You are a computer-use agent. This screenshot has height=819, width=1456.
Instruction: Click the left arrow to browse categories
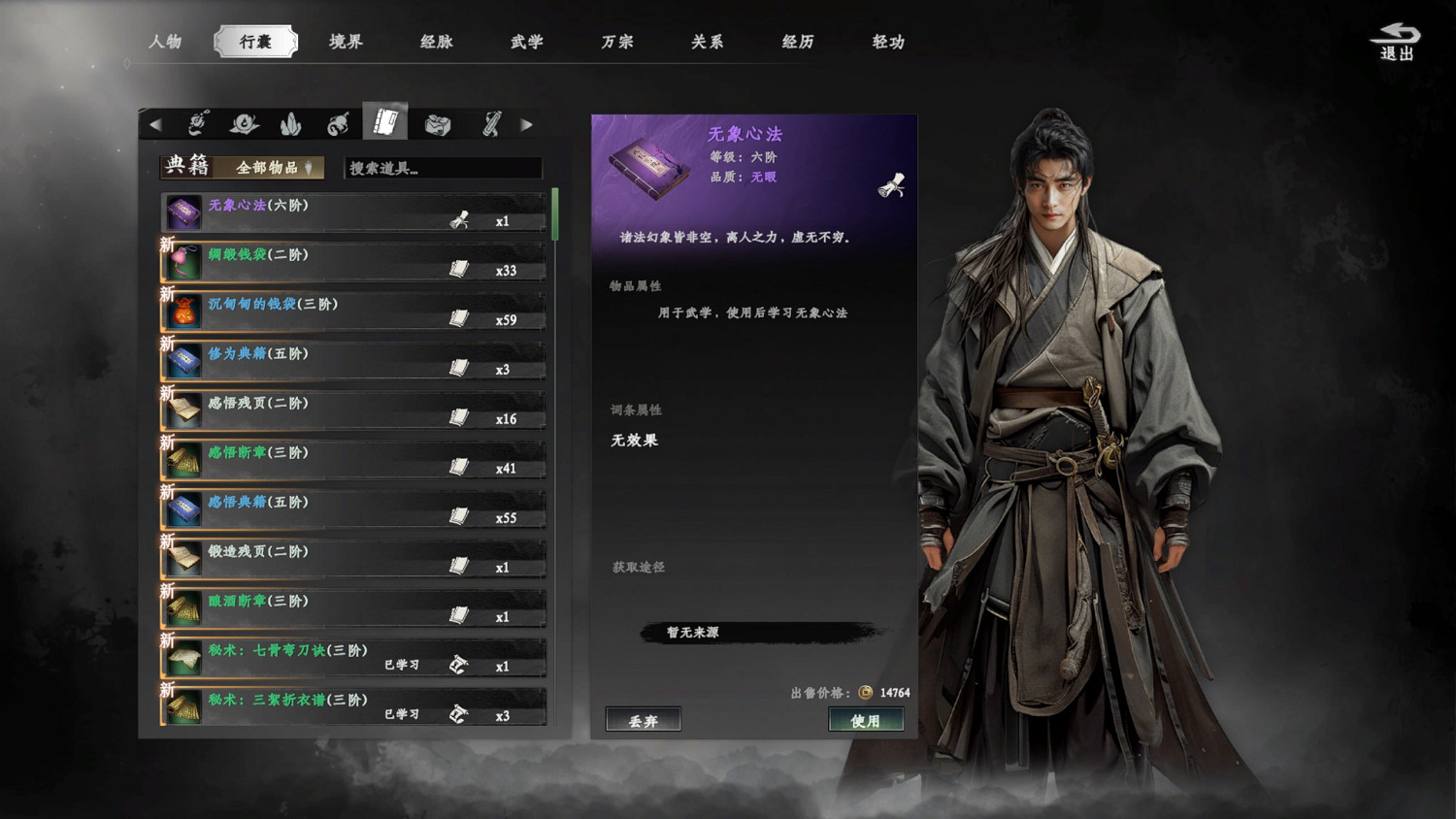(156, 124)
